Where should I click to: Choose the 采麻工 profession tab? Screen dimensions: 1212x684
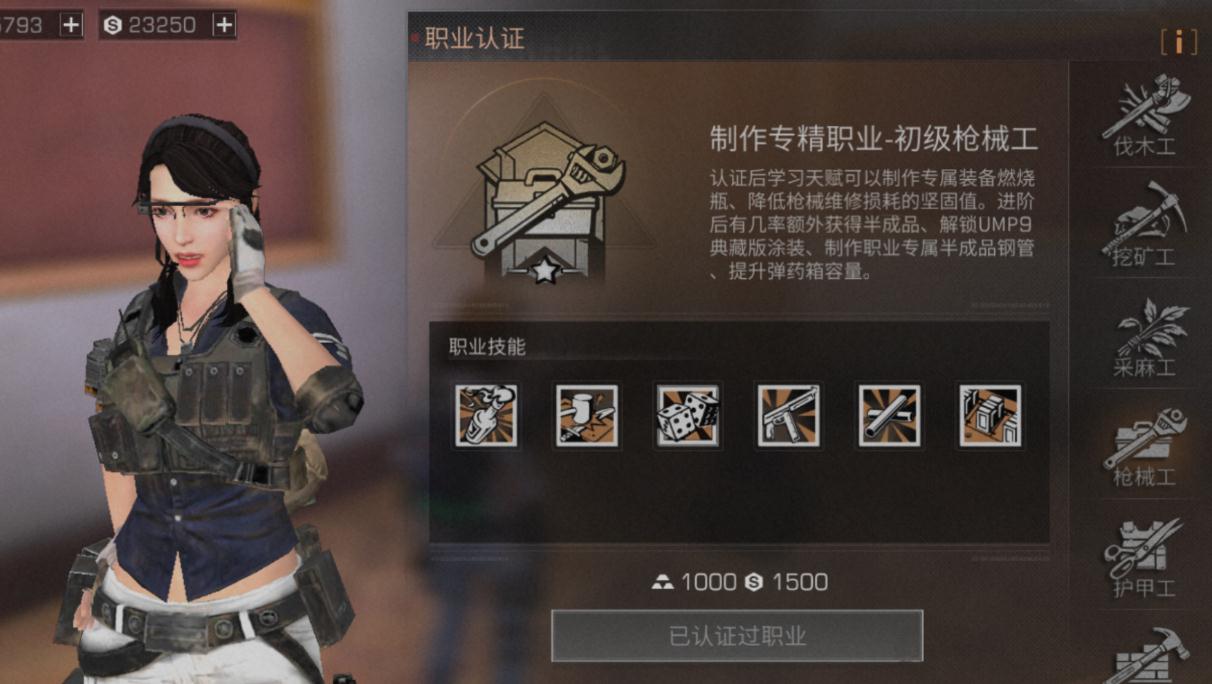[x=1144, y=338]
